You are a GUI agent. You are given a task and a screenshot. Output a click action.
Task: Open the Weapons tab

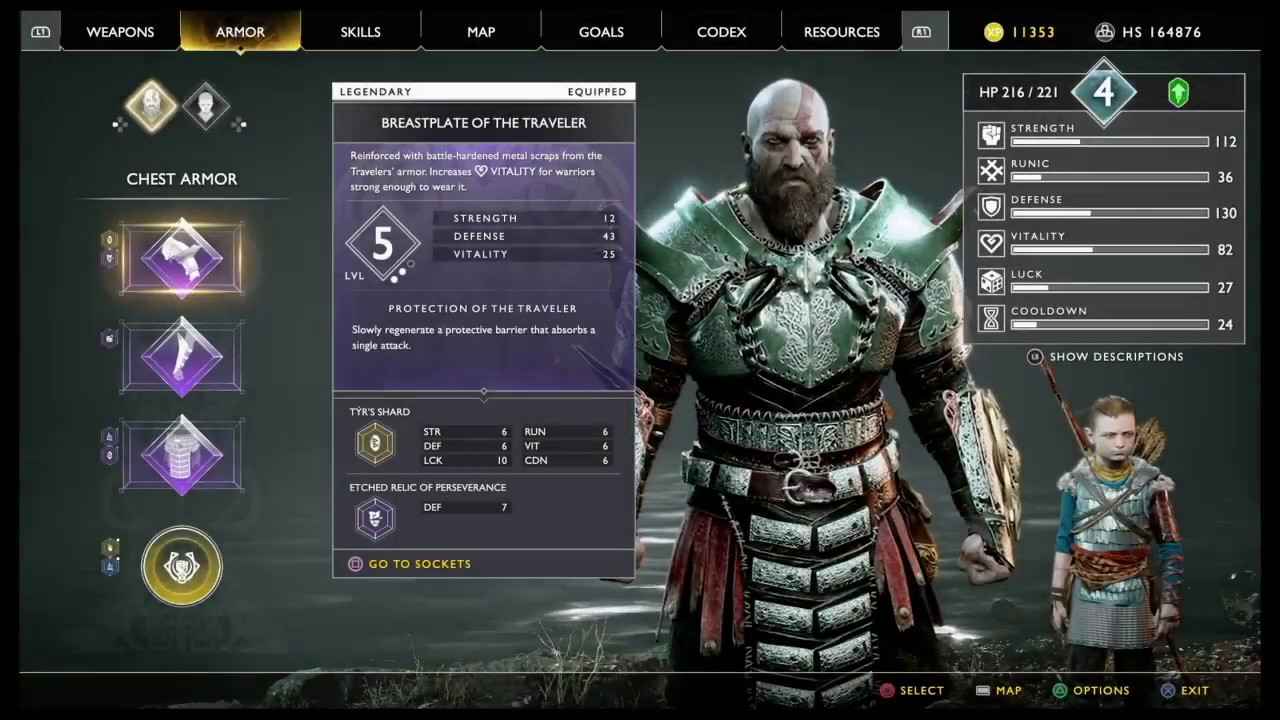point(120,31)
